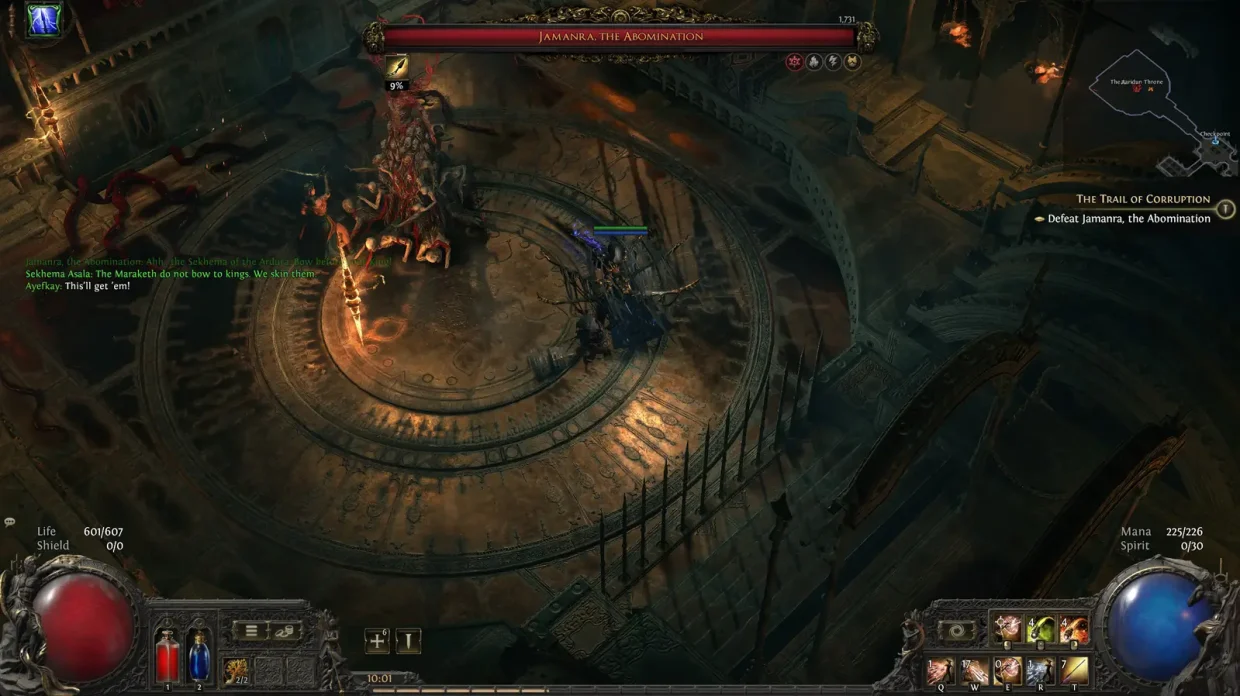Click the swirl portal button

957,632
